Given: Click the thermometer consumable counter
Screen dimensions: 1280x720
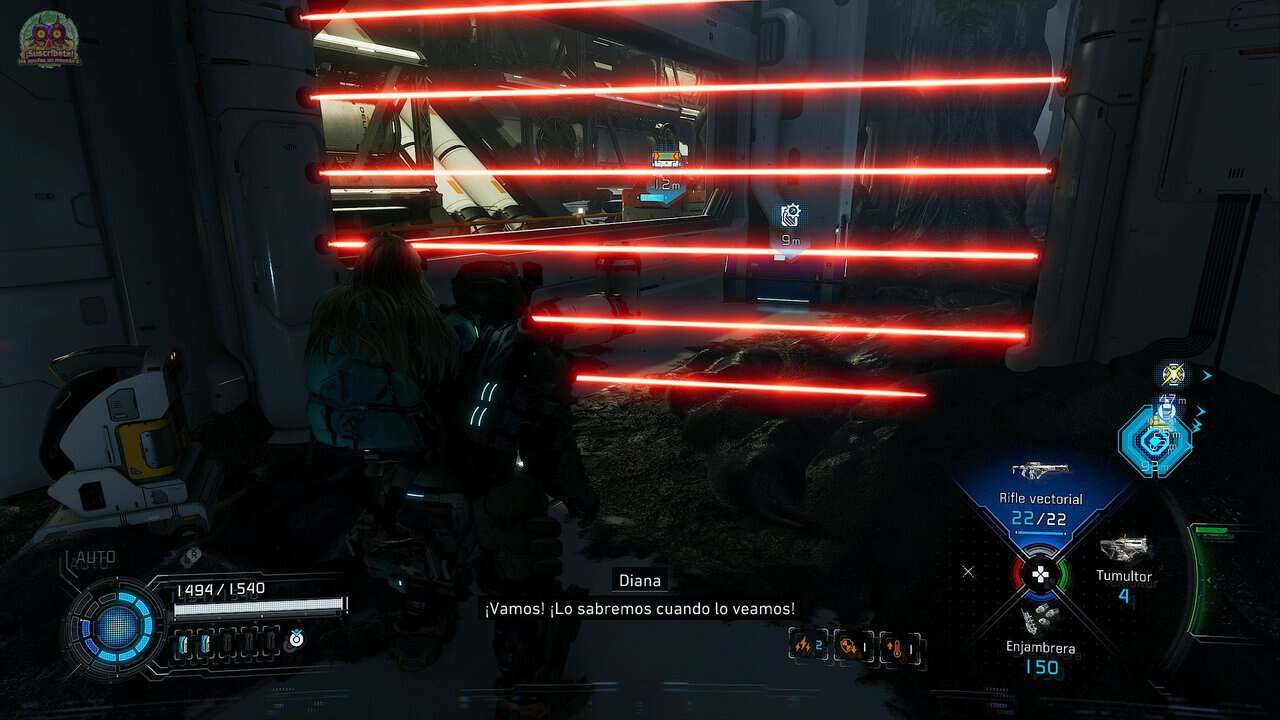Looking at the screenshot, I should (x=902, y=649).
